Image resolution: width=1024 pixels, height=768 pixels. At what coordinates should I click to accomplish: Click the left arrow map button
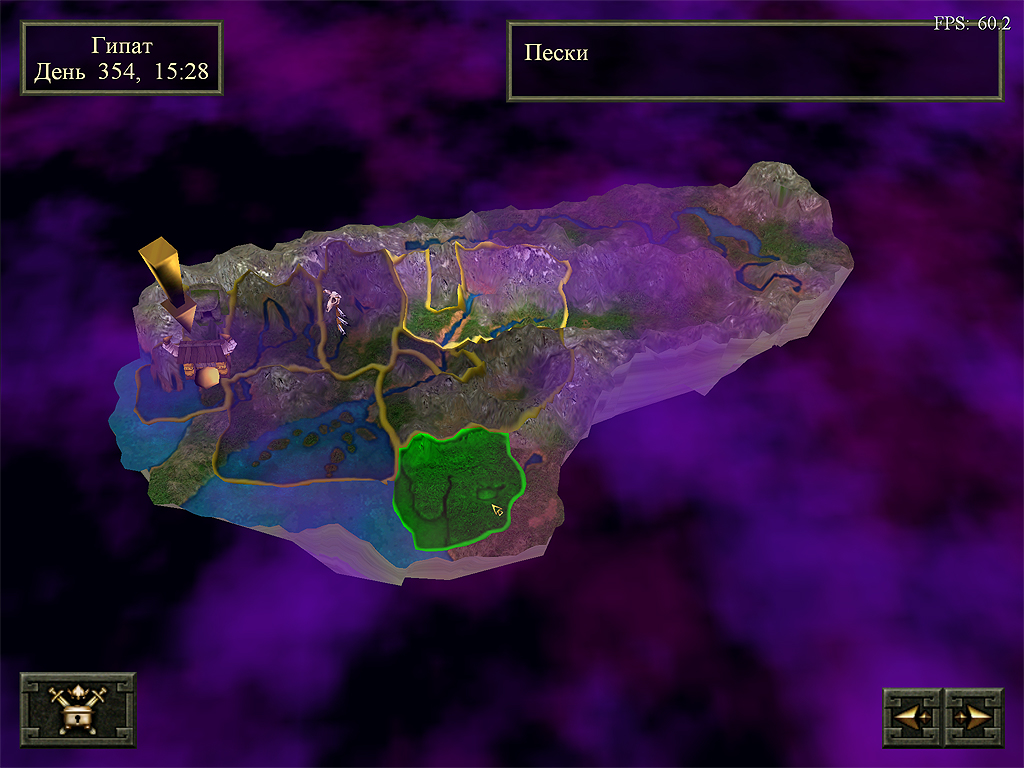[x=912, y=717]
